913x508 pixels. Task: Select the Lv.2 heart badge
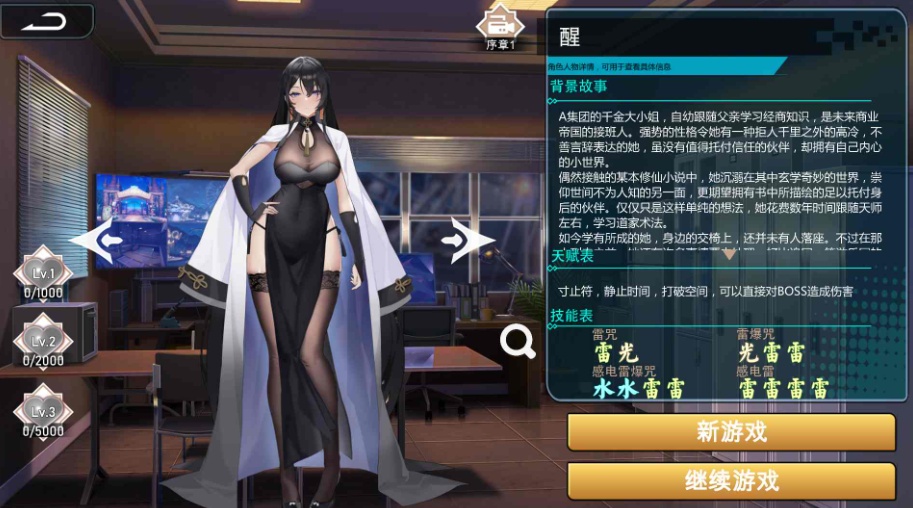(x=43, y=341)
